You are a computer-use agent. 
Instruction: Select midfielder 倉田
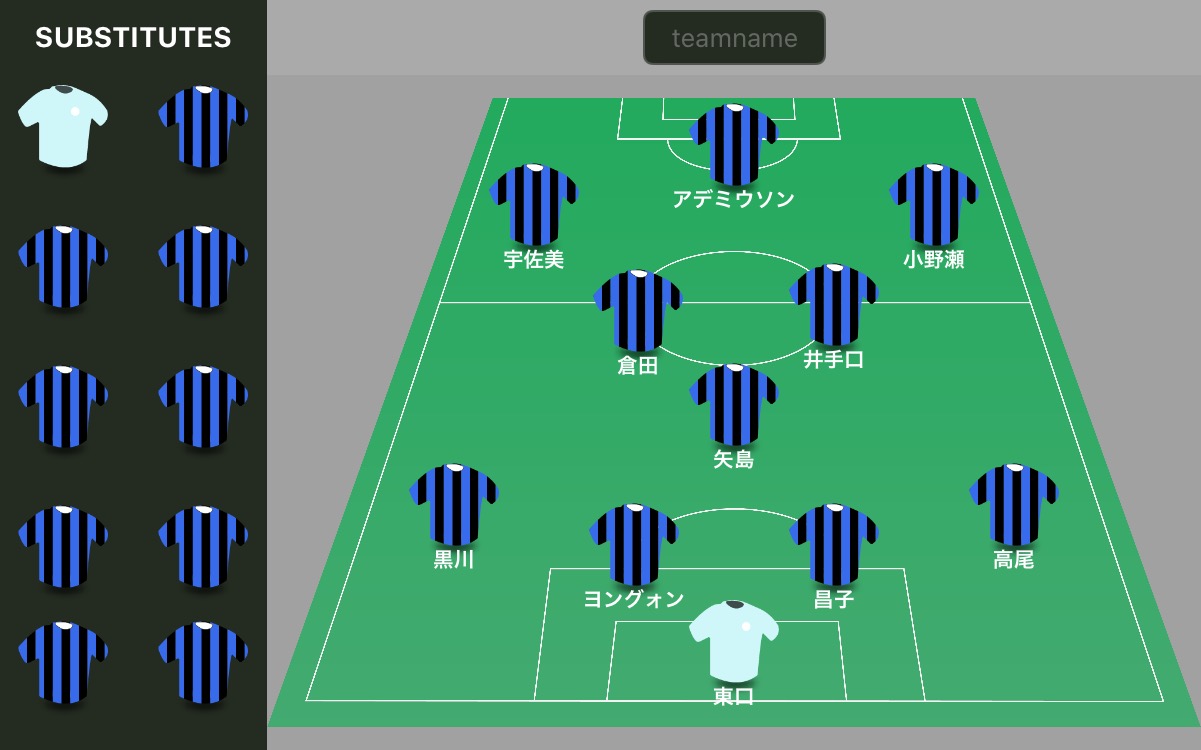638,311
